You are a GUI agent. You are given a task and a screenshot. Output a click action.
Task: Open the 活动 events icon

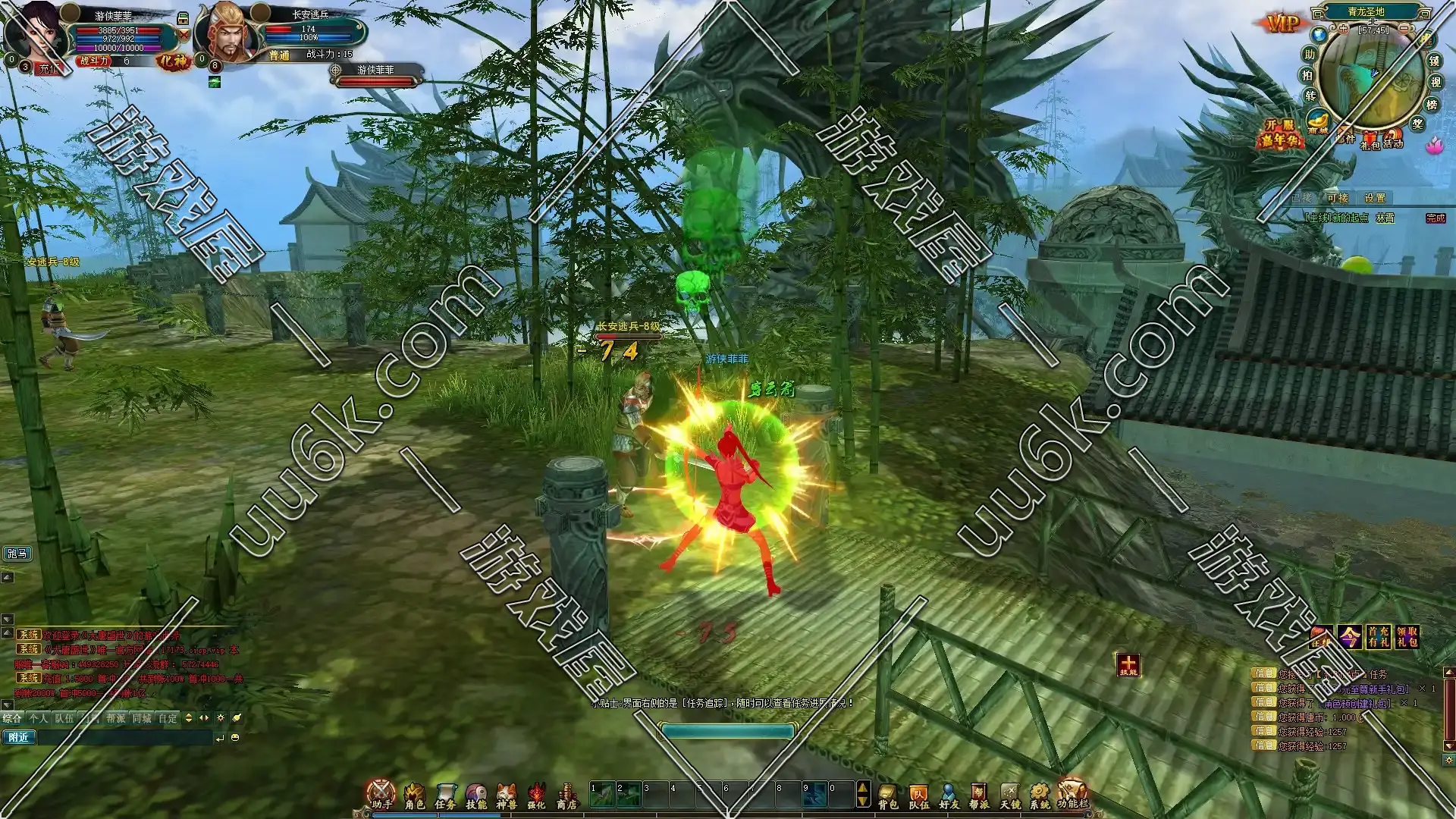pos(1393,140)
